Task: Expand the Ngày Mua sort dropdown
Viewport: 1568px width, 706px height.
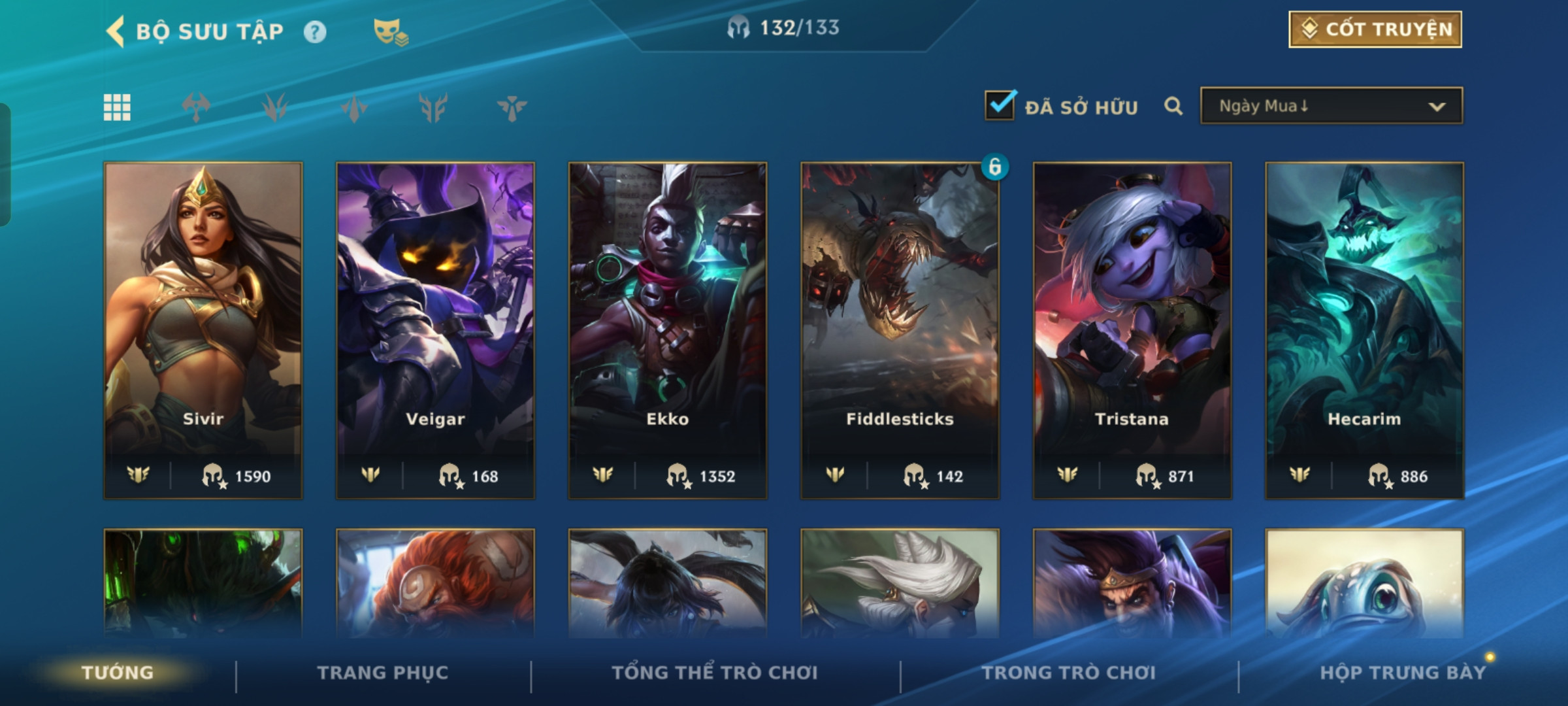Action: coord(1331,106)
